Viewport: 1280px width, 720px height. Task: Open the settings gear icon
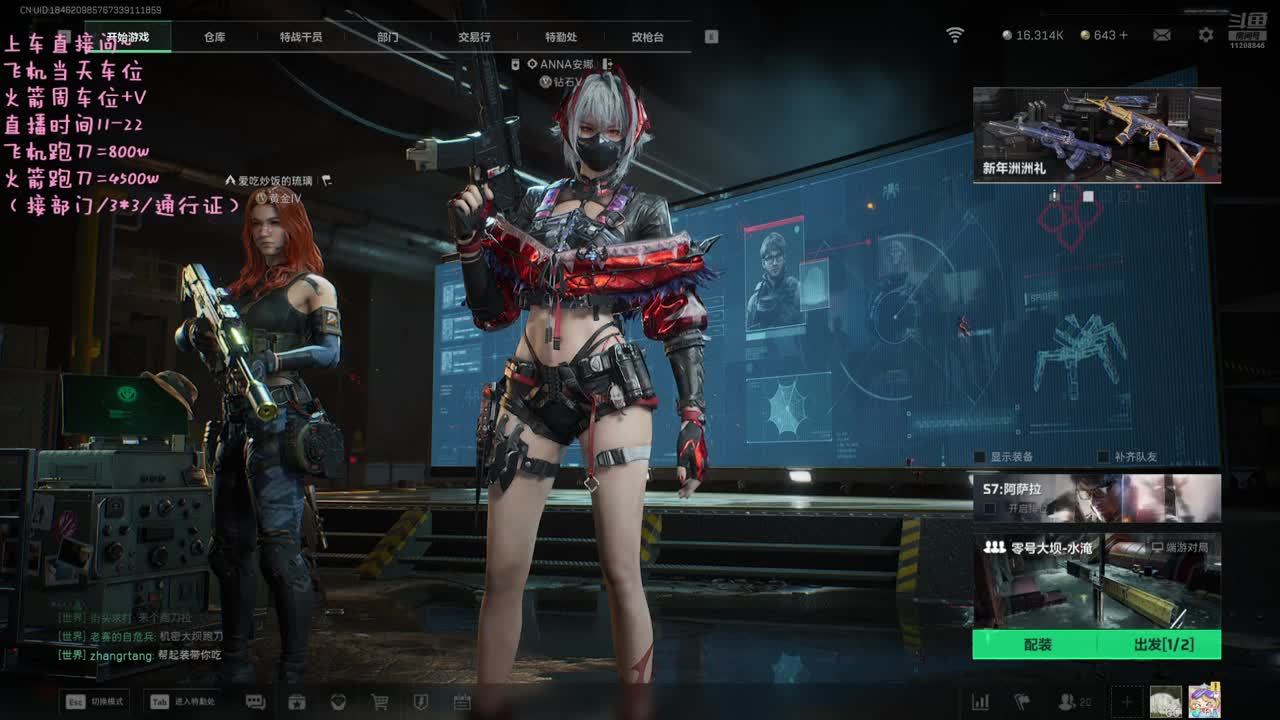pyautogui.click(x=1206, y=35)
